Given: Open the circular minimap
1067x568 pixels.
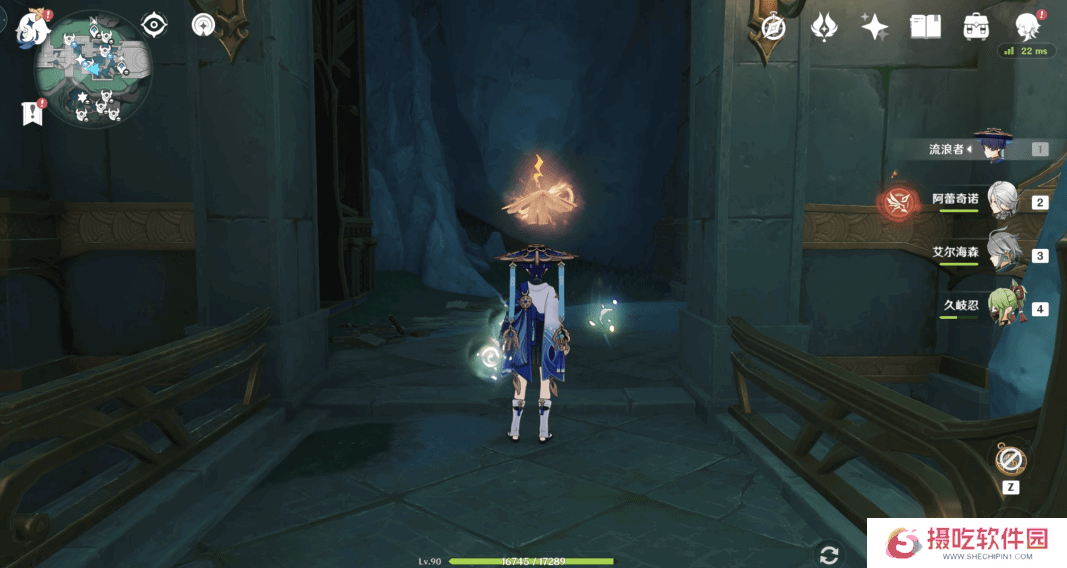Looking at the screenshot, I should click(x=93, y=68).
